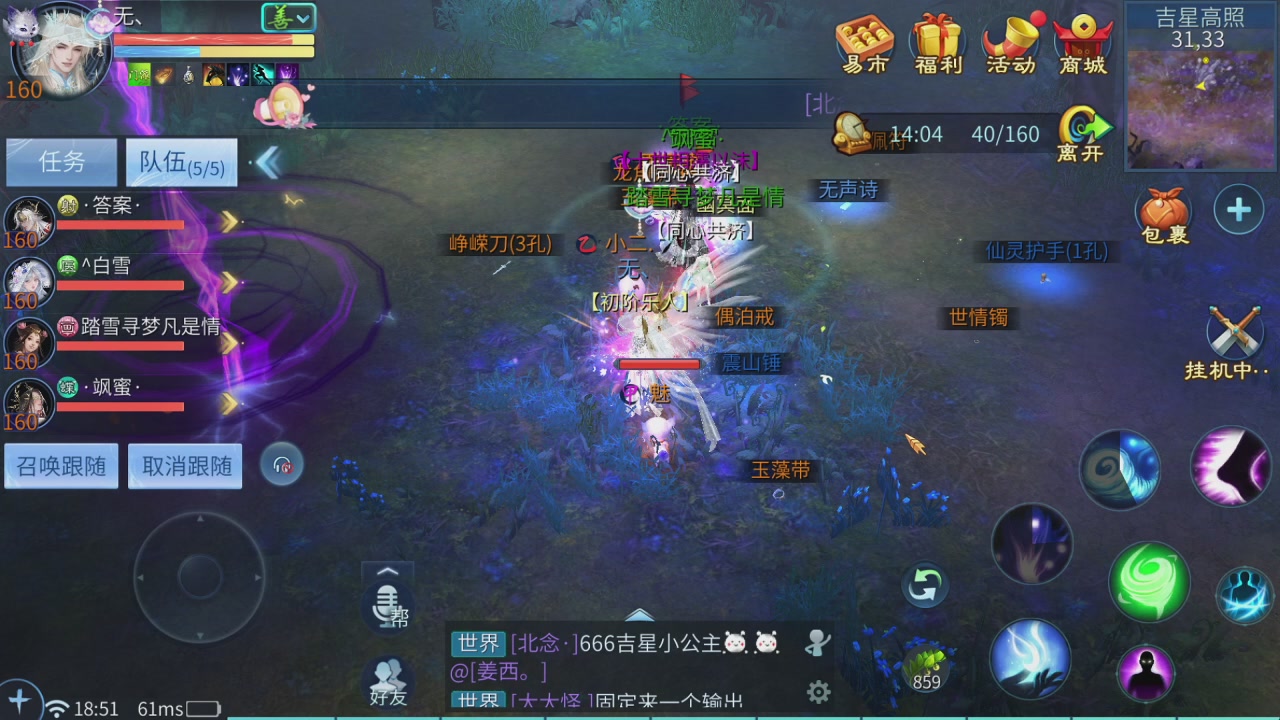Switch to the 队伍(5/5) tab
Image resolution: width=1280 pixels, height=720 pixels.
(181, 162)
